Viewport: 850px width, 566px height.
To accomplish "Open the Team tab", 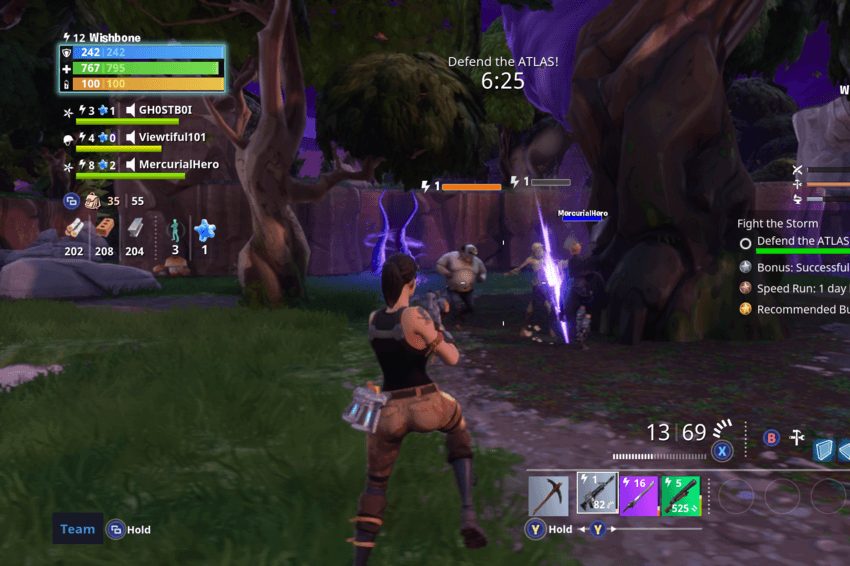I will point(77,529).
